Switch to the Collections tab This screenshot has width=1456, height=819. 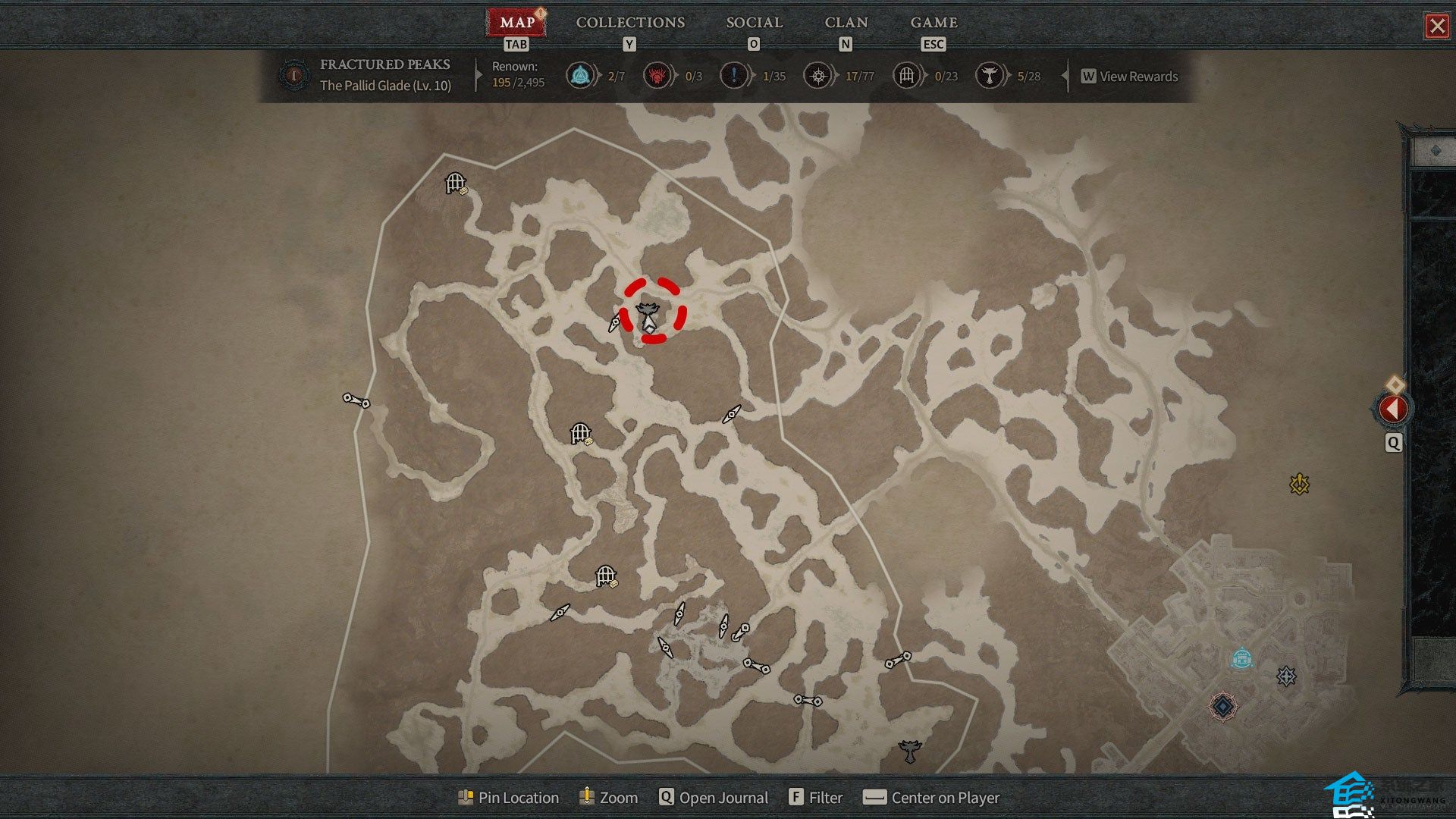[x=630, y=23]
